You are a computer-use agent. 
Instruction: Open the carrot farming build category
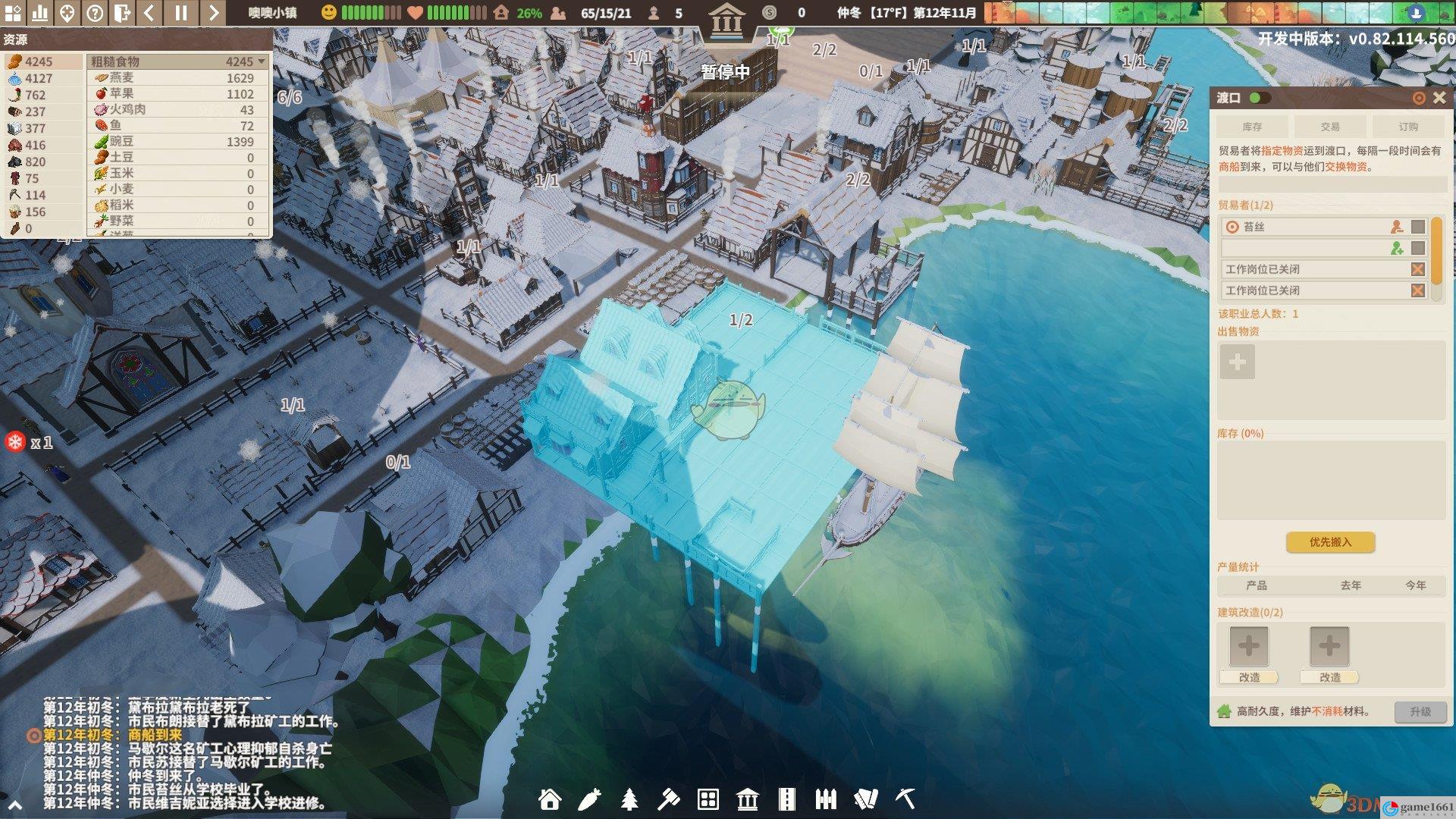coord(589,799)
